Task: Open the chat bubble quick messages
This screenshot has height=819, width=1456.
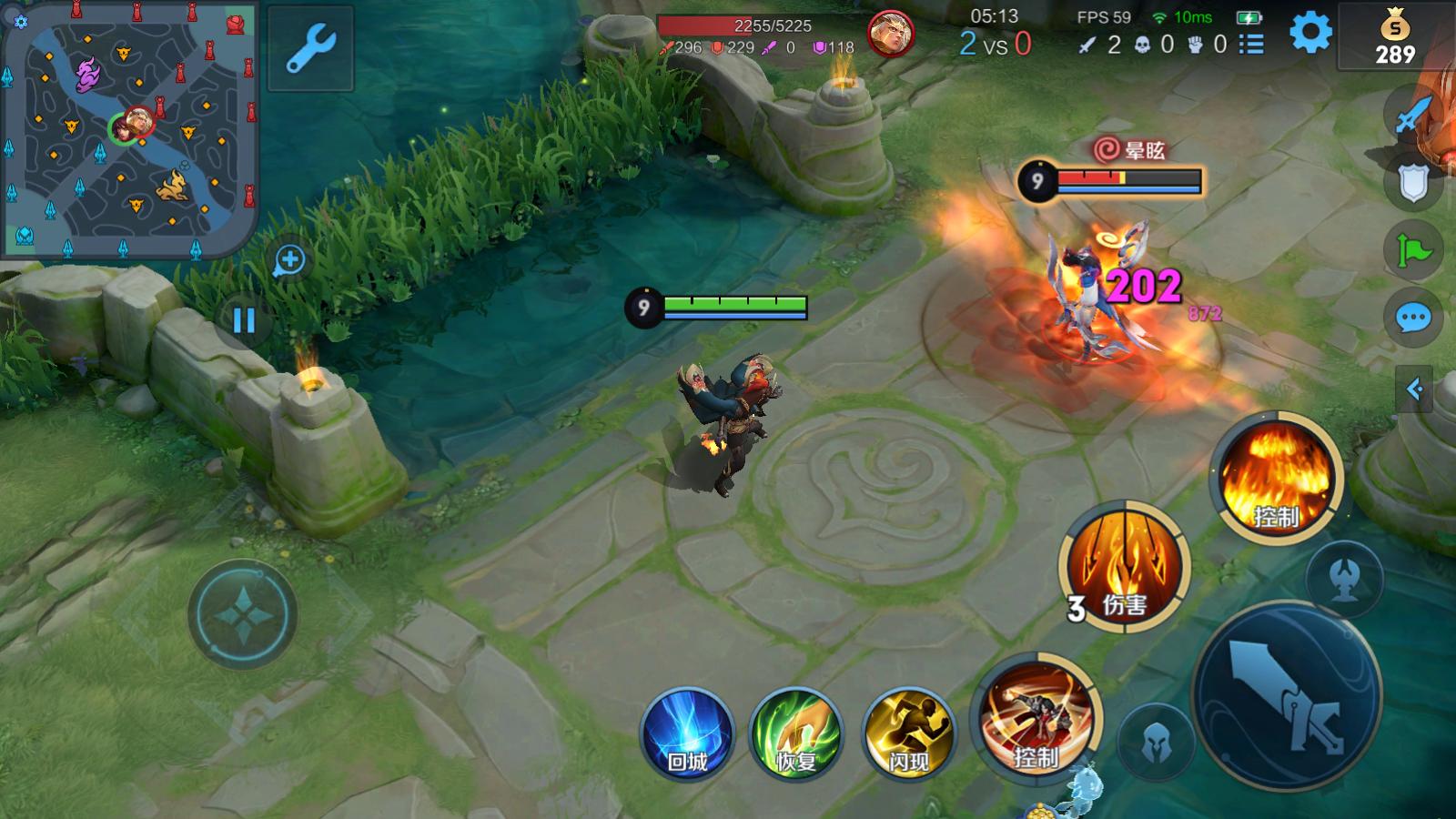Action: click(1413, 318)
